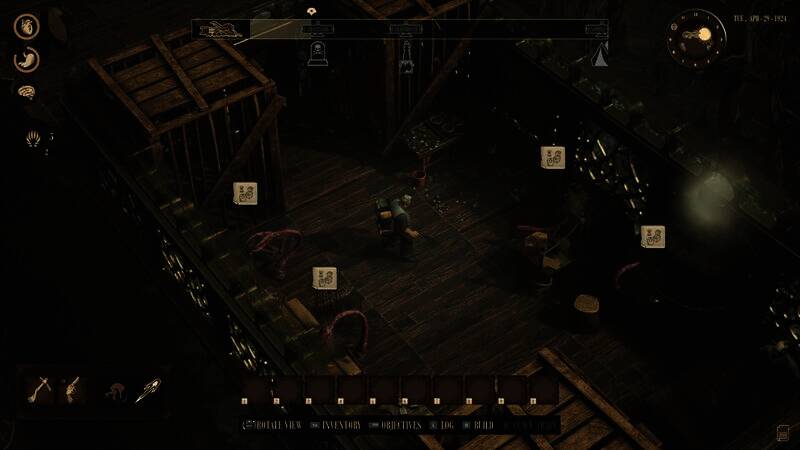The height and width of the screenshot is (450, 800).
Task: Select the brain sanity status icon
Action: pyautogui.click(x=26, y=92)
